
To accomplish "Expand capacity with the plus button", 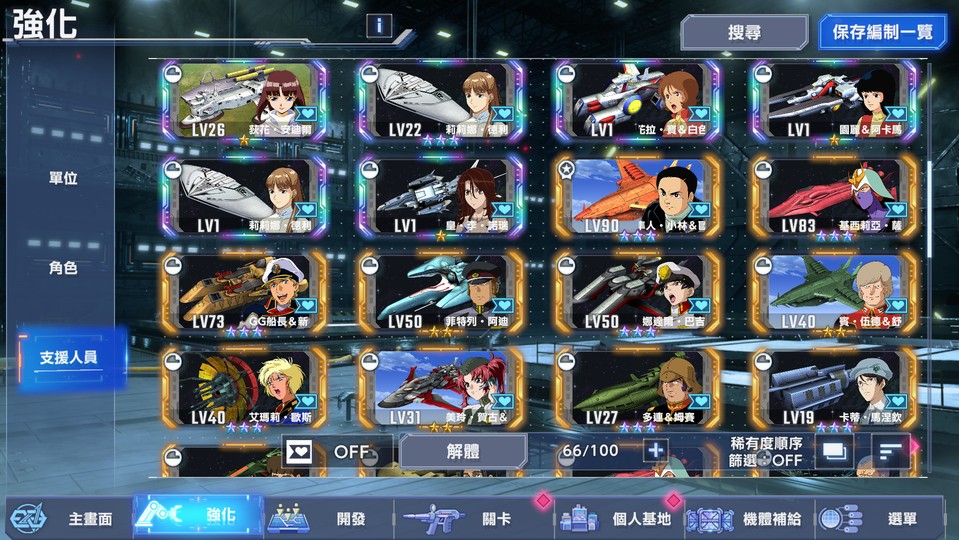I will 655,451.
